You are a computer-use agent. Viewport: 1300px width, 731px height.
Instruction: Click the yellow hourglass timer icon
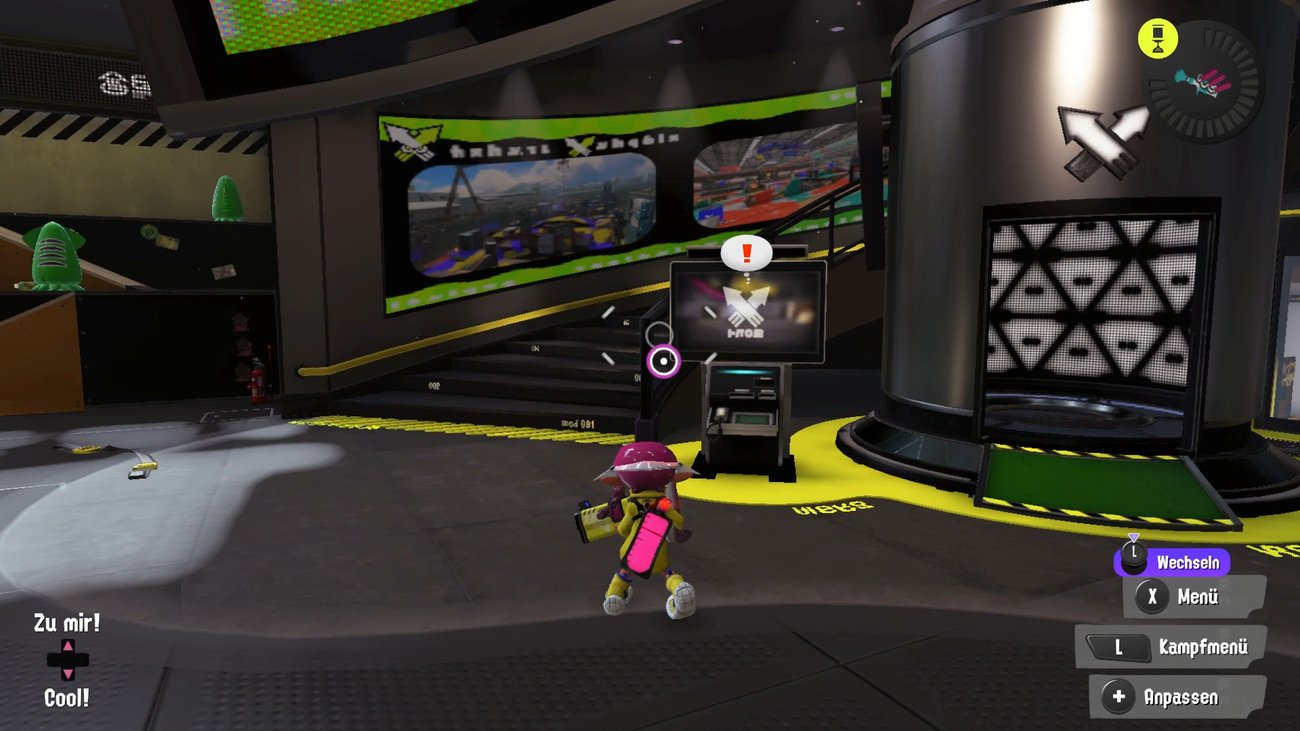point(1158,38)
